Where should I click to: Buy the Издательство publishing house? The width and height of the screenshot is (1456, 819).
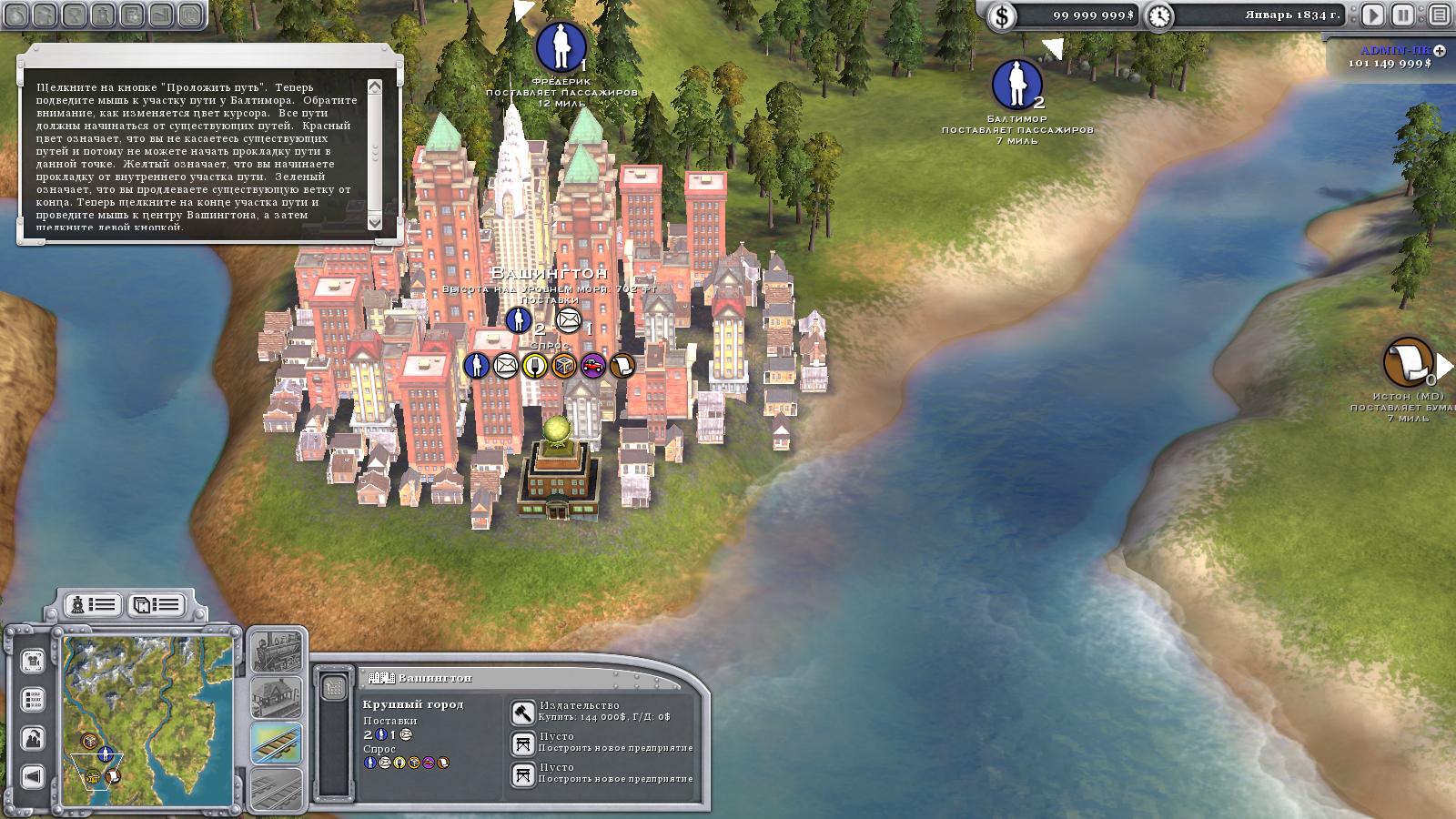point(523,712)
